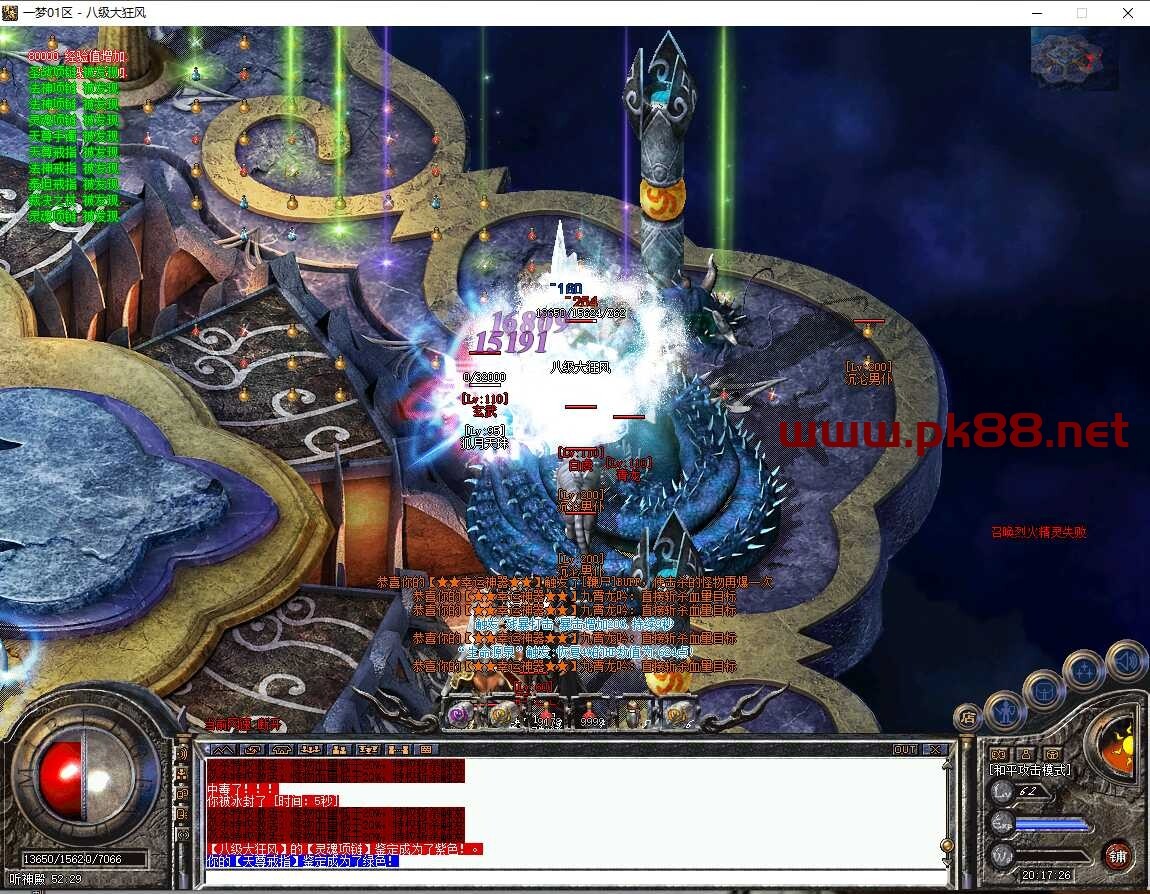Screen dimensions: 1150x894
Task: Click the first chat toolbar mountain icon
Action: (x=223, y=749)
